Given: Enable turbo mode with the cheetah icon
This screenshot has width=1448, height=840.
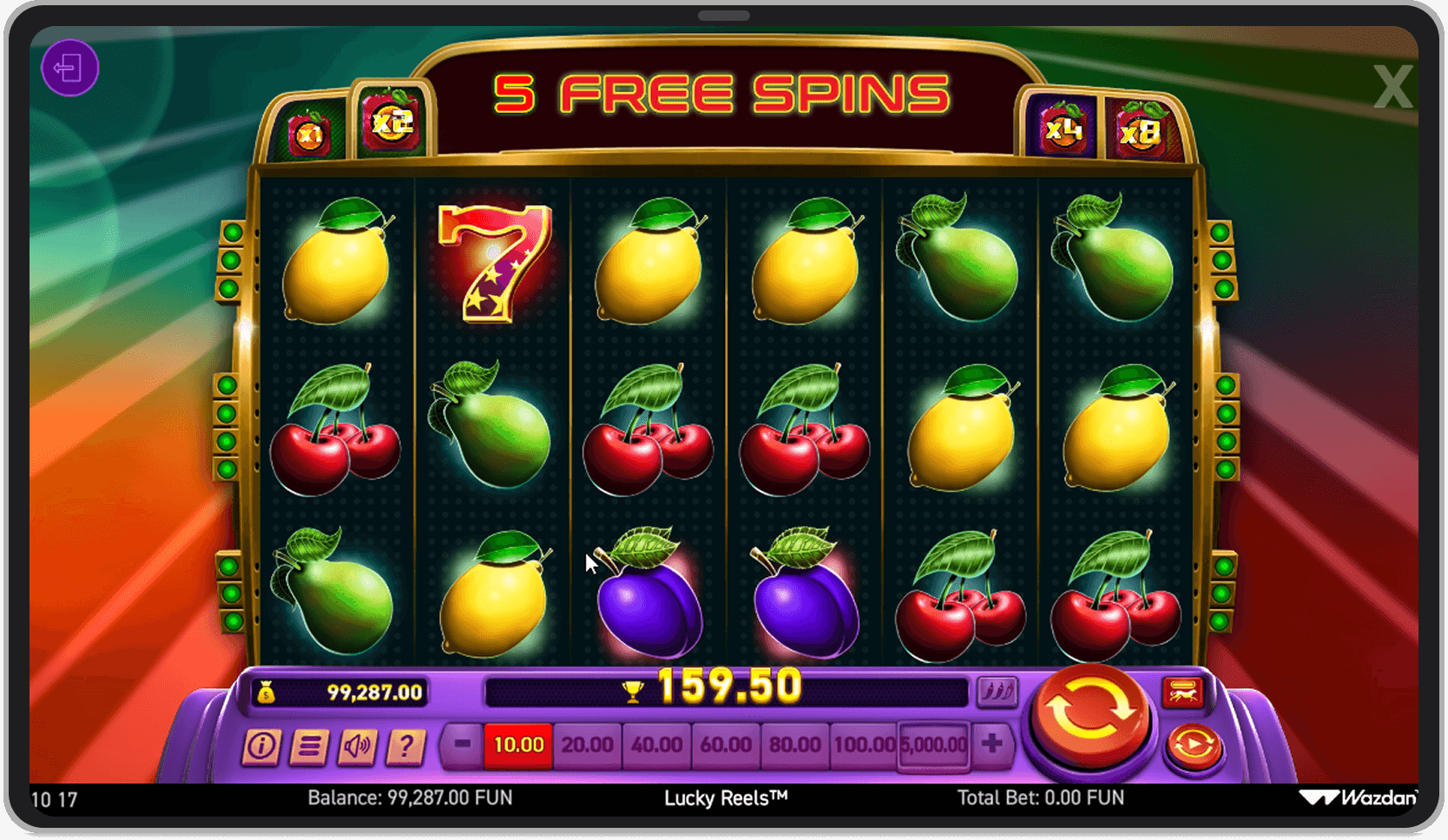Looking at the screenshot, I should click(1183, 693).
